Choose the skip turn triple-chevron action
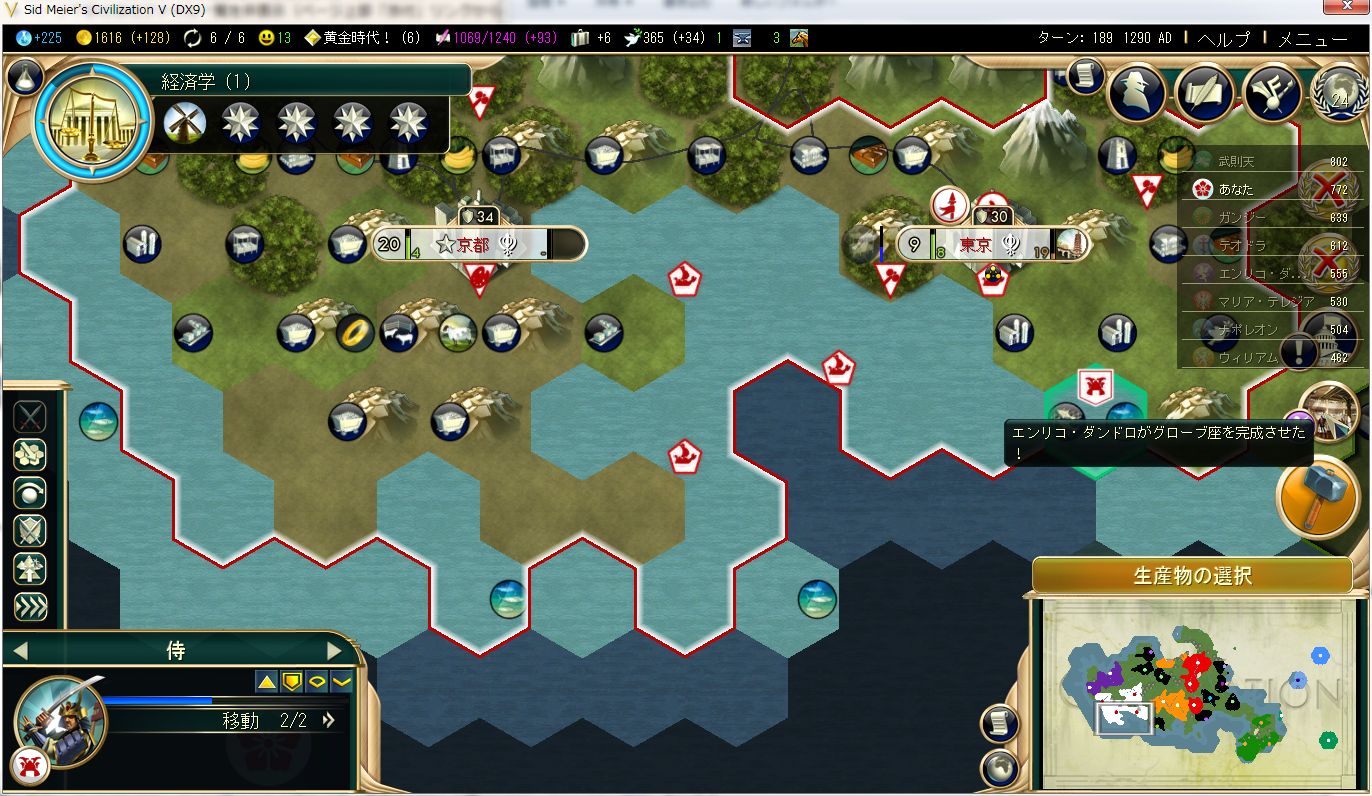1372x796 pixels. (30, 607)
